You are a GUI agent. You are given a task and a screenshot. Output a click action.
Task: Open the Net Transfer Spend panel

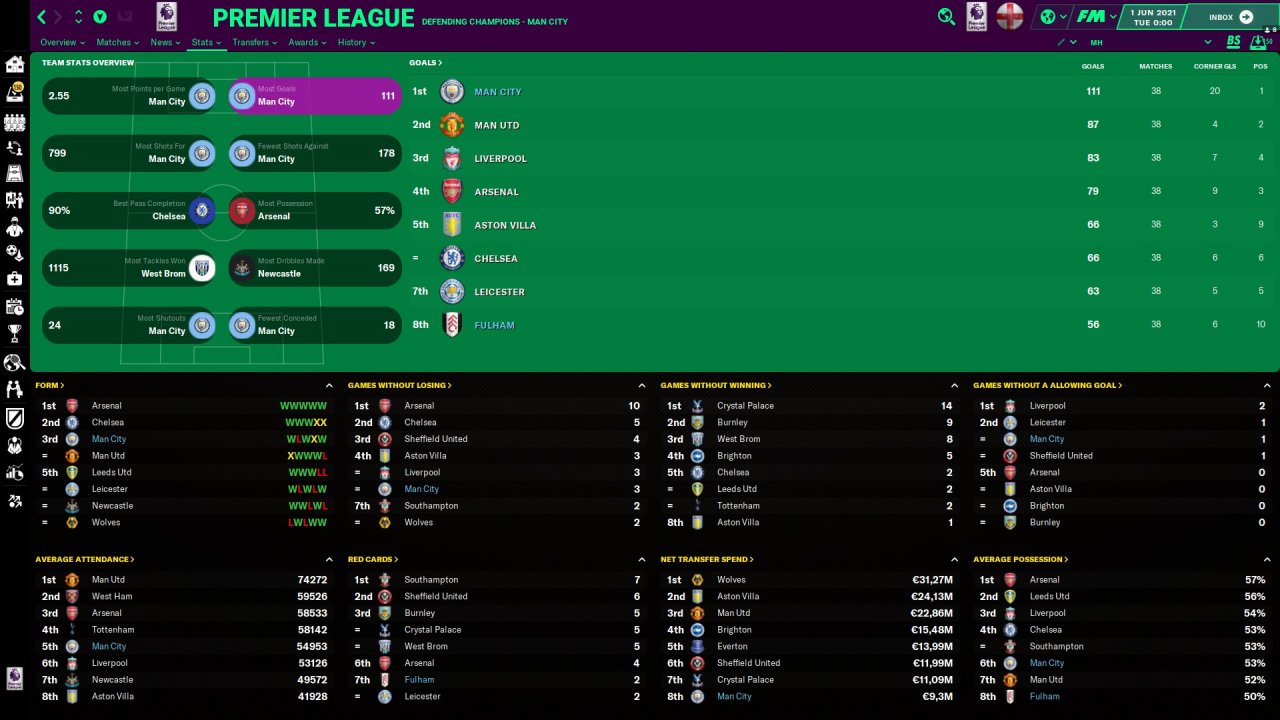[x=706, y=560]
